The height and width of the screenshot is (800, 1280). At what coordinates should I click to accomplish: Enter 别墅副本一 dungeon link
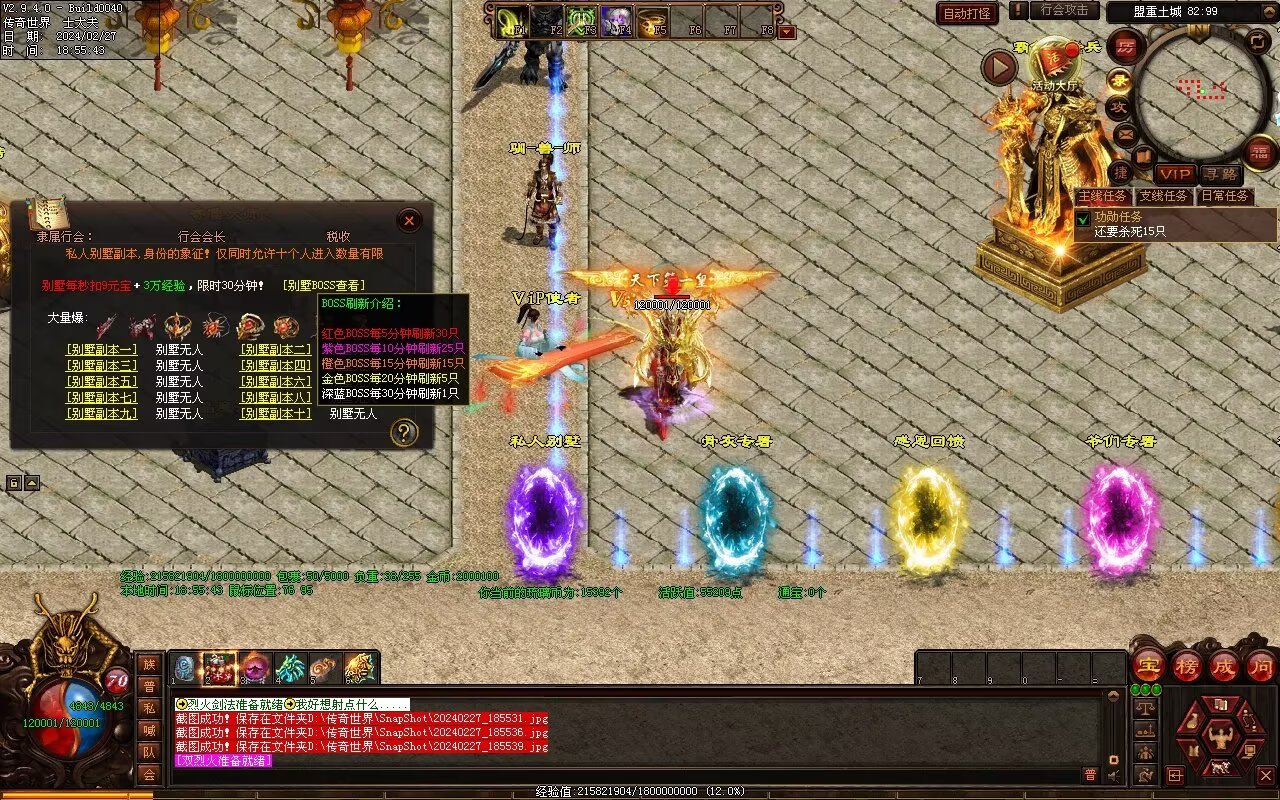click(101, 350)
